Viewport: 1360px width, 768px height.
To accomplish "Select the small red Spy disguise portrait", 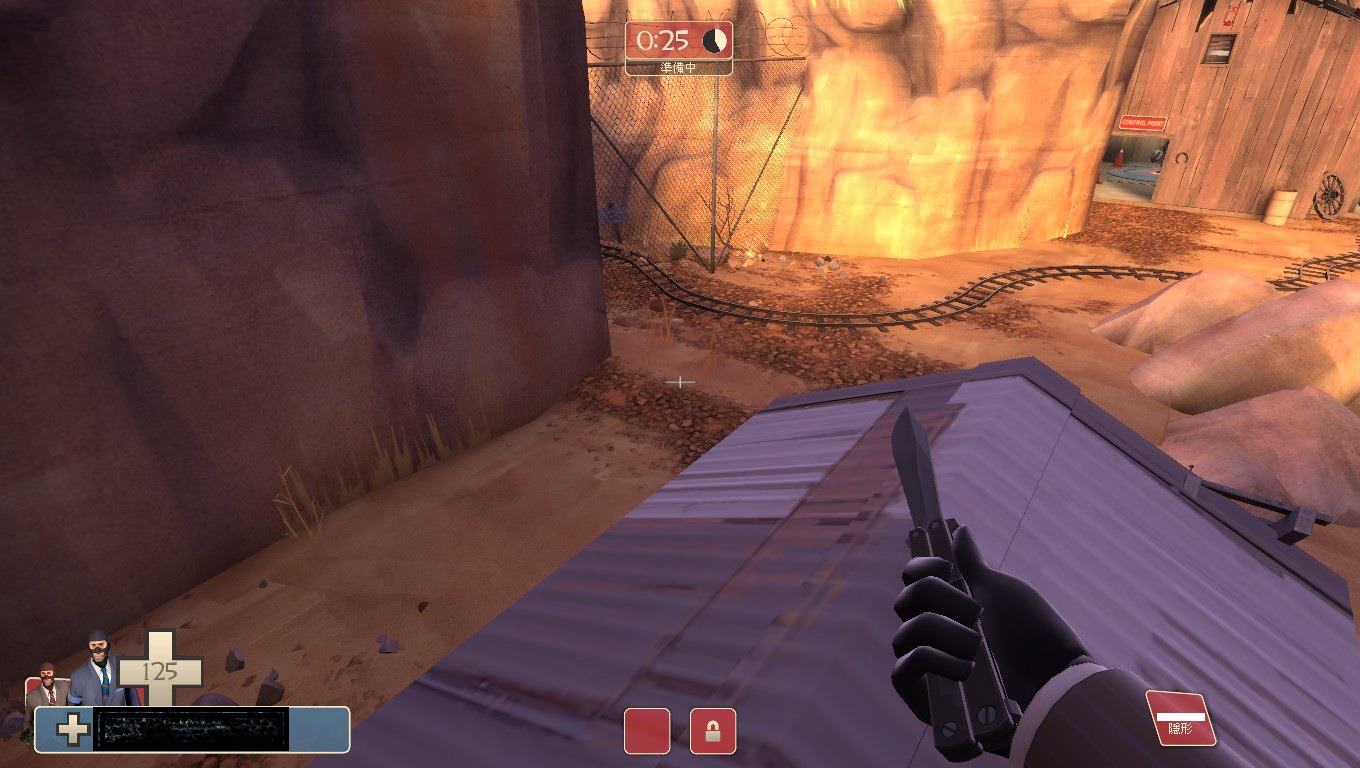I will (x=46, y=685).
